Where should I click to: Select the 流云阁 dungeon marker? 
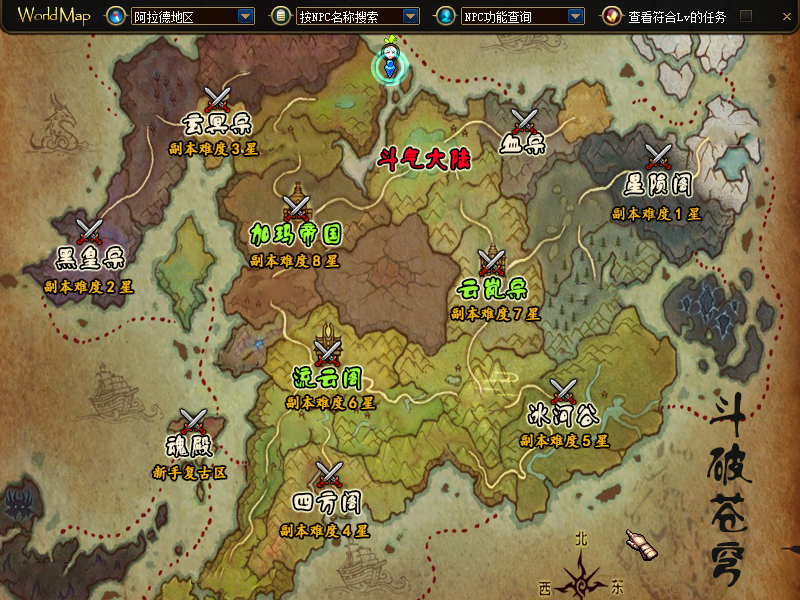(x=327, y=351)
